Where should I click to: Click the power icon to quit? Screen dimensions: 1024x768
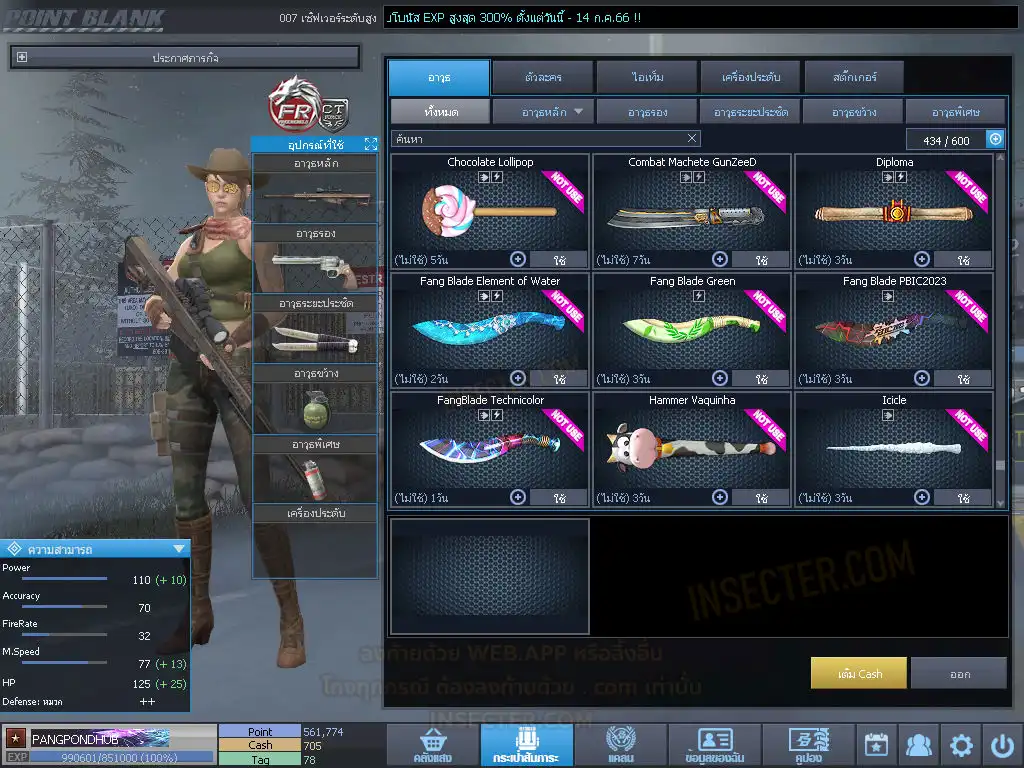tap(1001, 745)
